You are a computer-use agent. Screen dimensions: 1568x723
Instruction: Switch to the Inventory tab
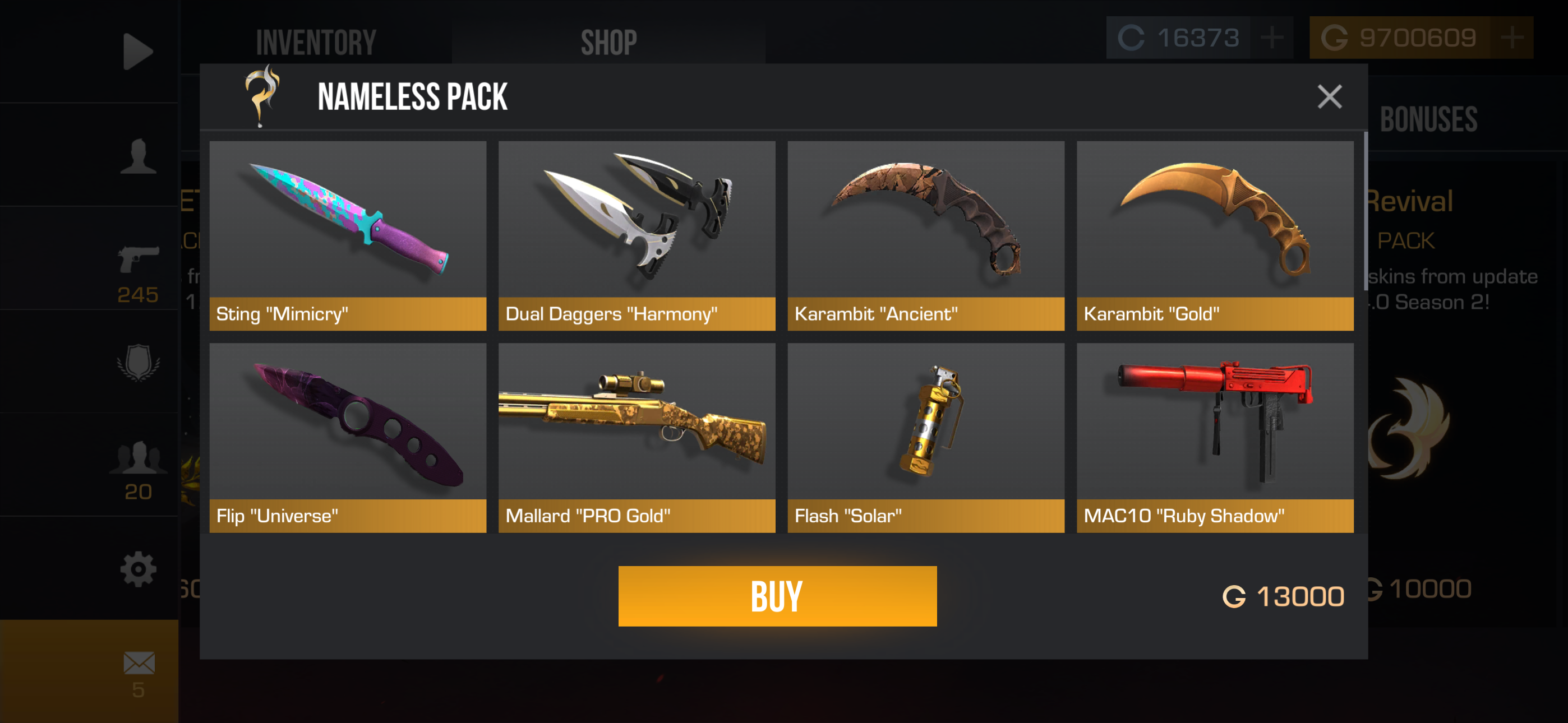tap(315, 40)
